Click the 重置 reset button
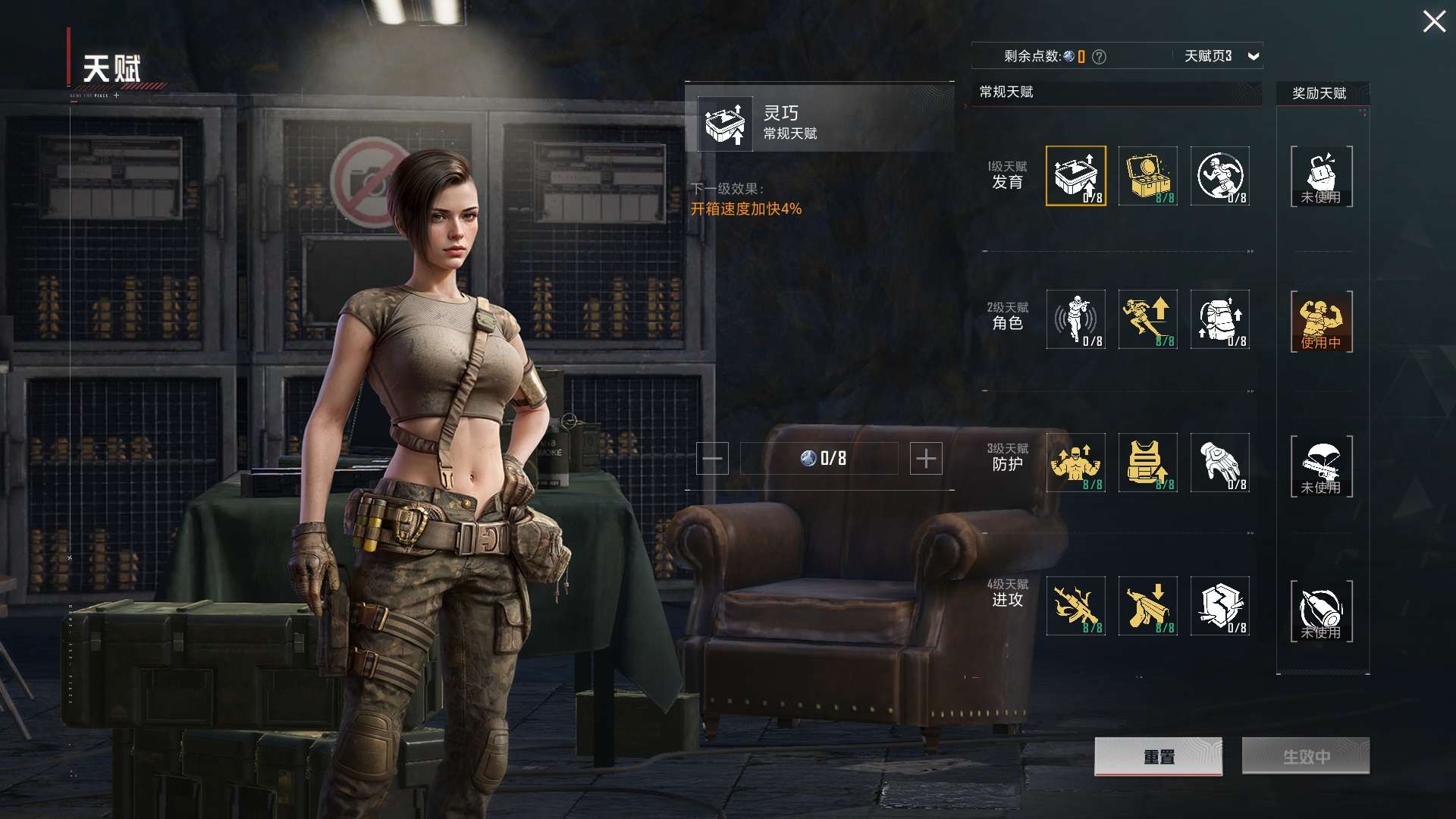This screenshot has width=1456, height=819. point(1158,756)
